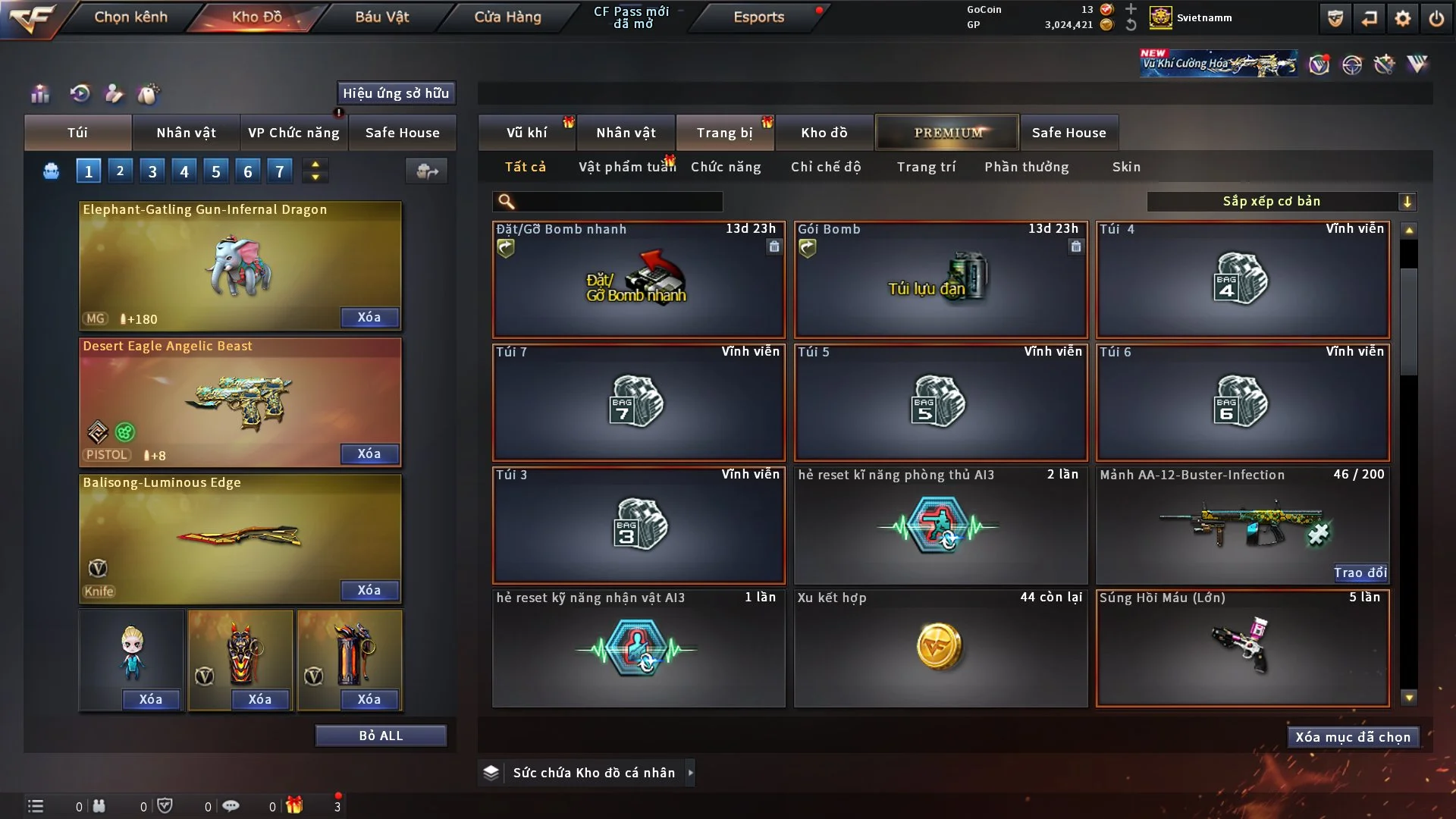Click Trao đổi on the AA-12 fragment
1456x819 pixels.
pos(1360,573)
